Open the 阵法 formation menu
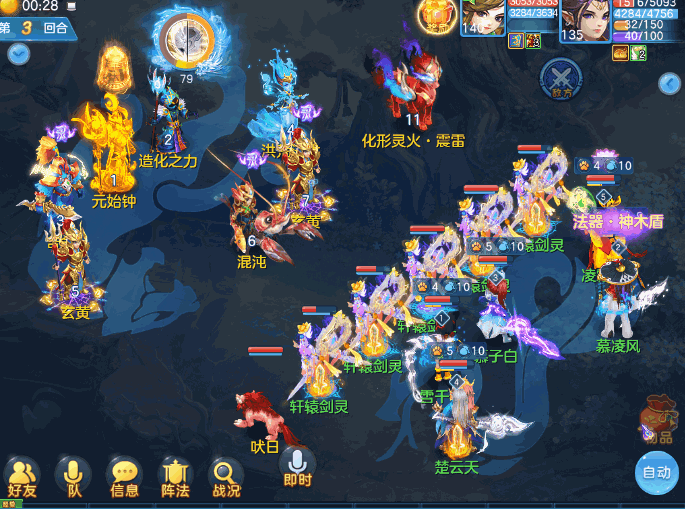The image size is (685, 509). click(x=175, y=476)
